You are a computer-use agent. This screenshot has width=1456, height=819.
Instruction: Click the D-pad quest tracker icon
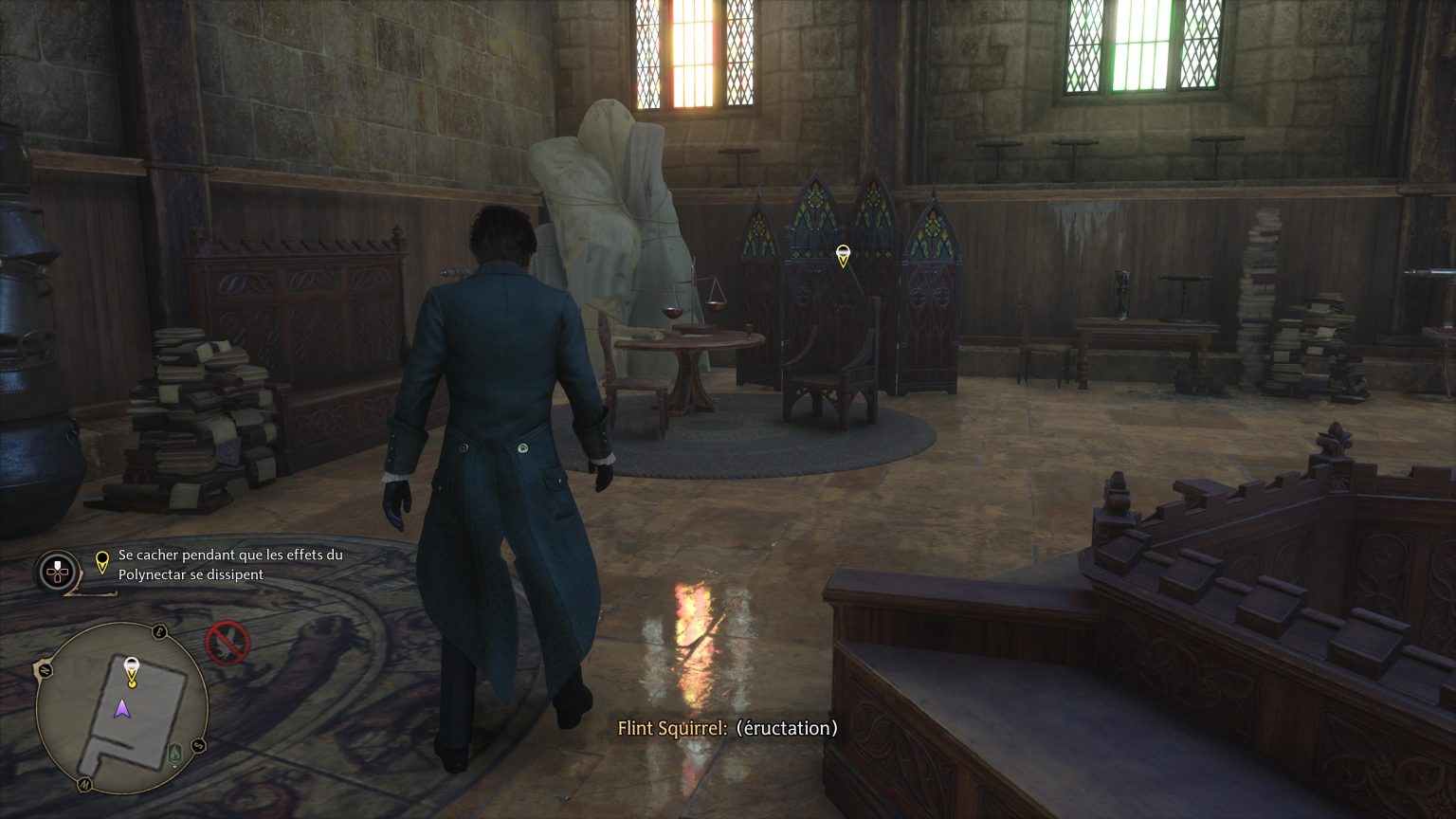click(x=57, y=569)
